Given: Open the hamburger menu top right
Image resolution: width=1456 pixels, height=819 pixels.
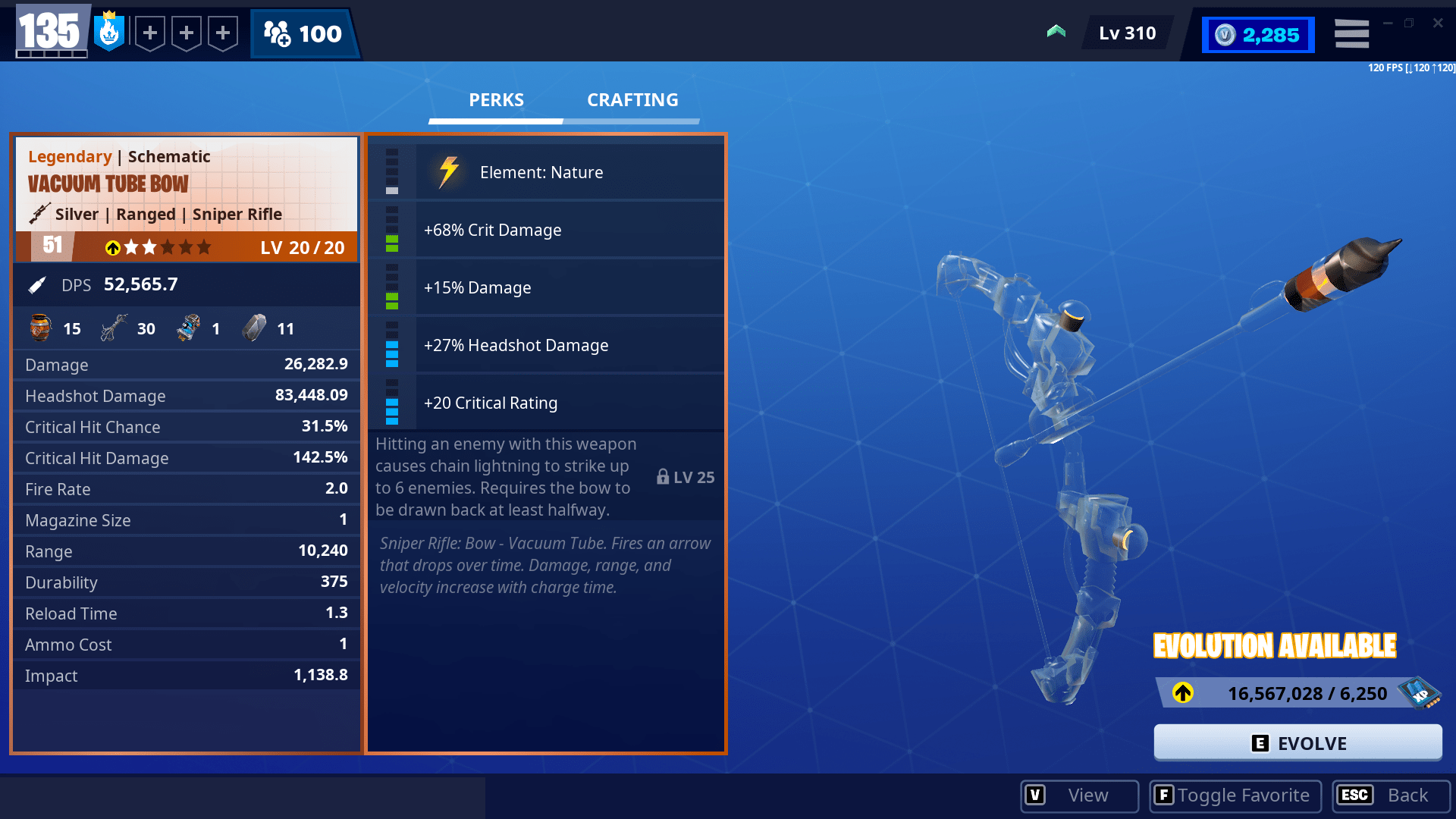Looking at the screenshot, I should coord(1351,33).
